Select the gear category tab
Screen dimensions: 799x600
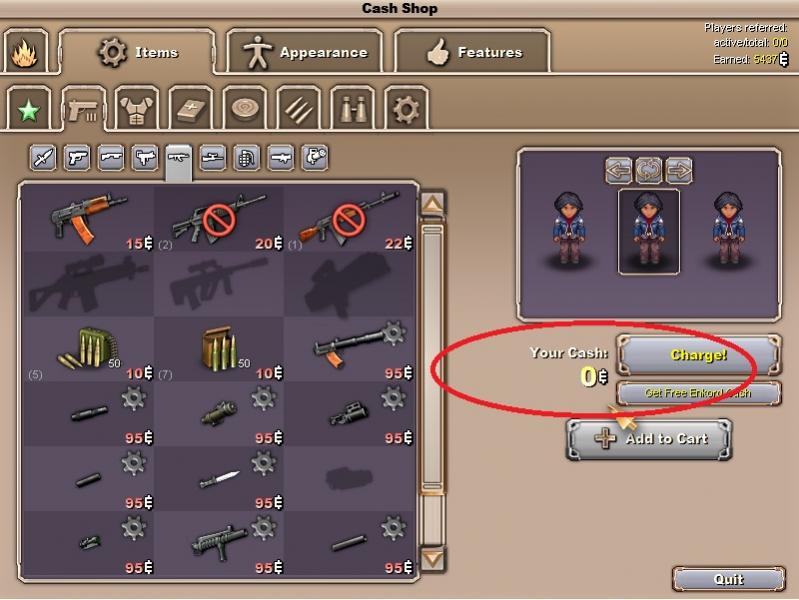tap(405, 109)
